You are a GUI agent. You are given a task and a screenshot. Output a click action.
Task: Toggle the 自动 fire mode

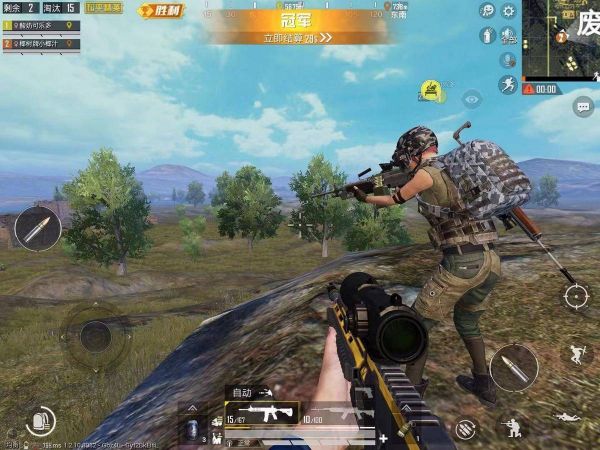point(243,393)
